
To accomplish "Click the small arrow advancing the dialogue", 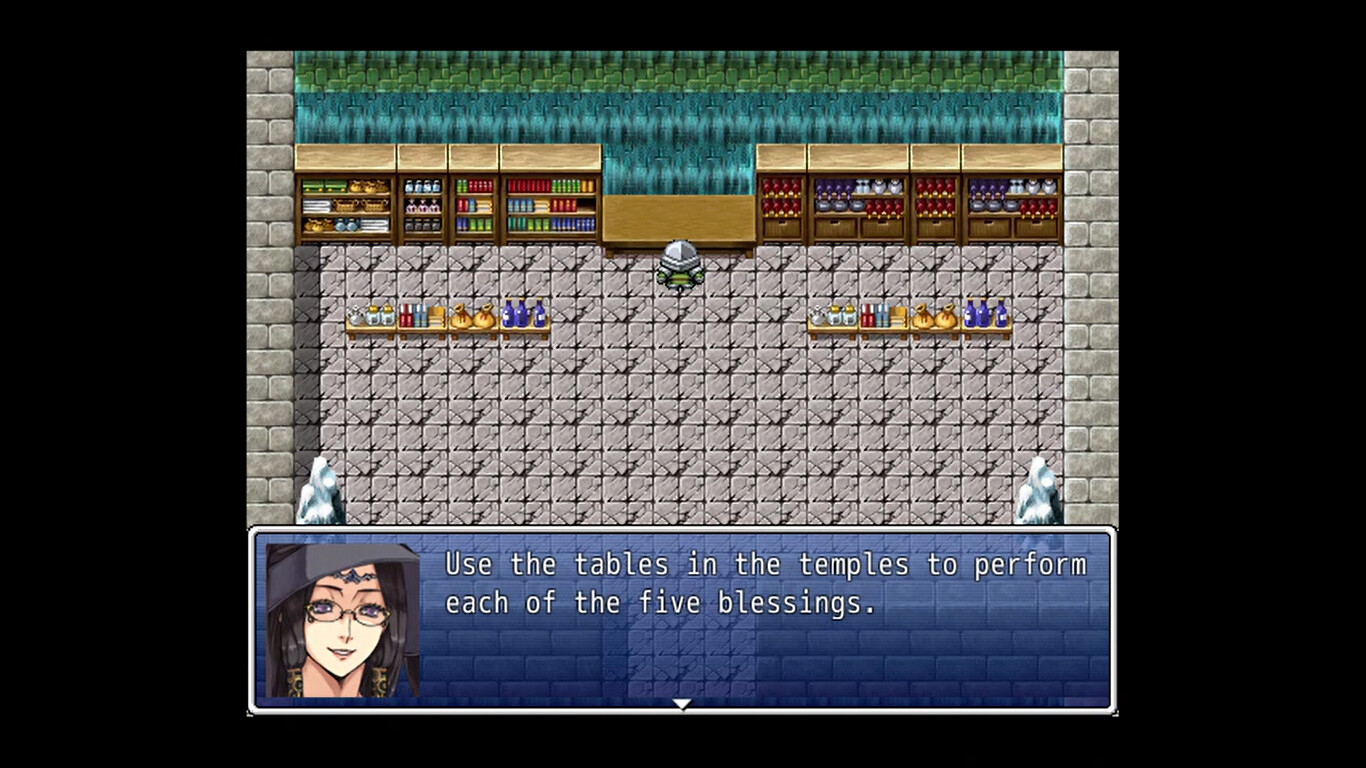I will point(682,704).
